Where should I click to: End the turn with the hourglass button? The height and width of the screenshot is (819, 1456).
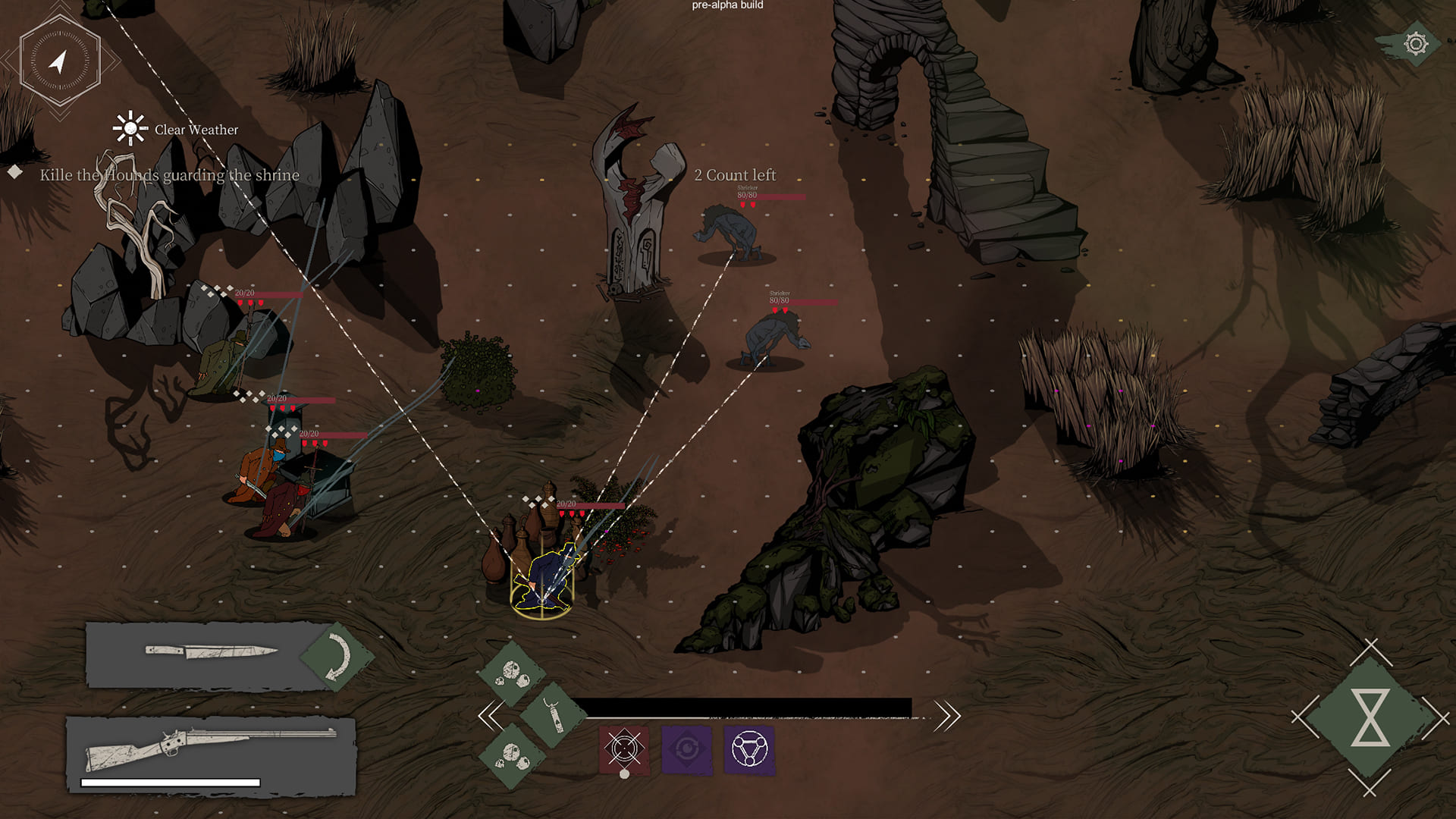click(1370, 717)
